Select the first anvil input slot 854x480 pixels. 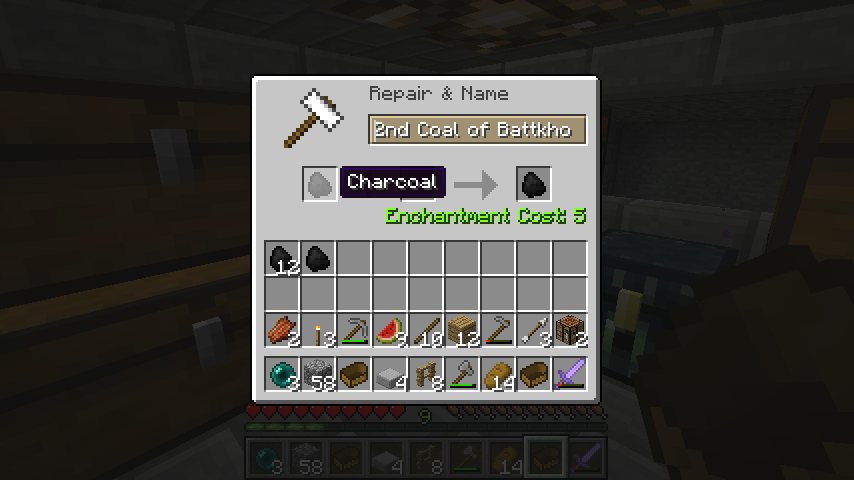(x=319, y=184)
